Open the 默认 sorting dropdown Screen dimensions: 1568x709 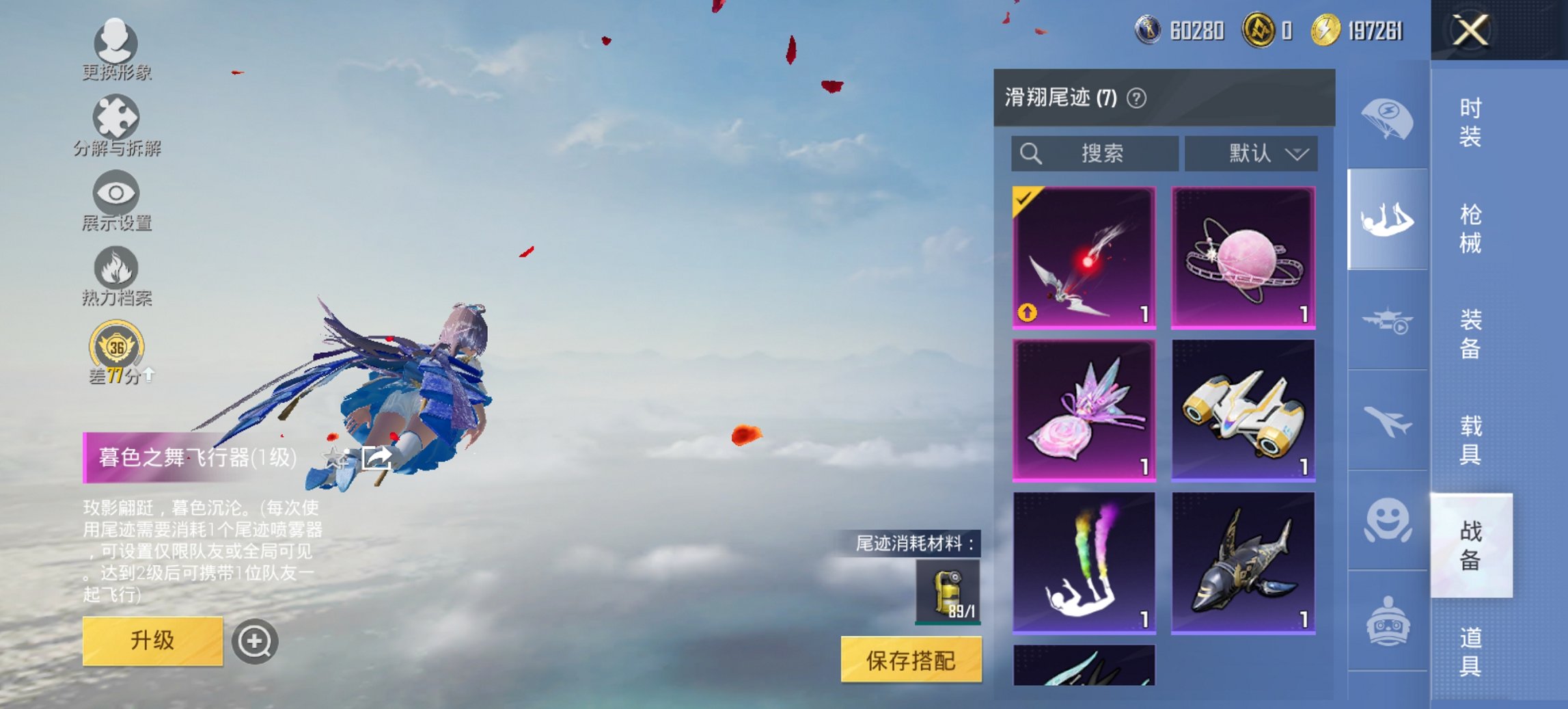point(1250,153)
